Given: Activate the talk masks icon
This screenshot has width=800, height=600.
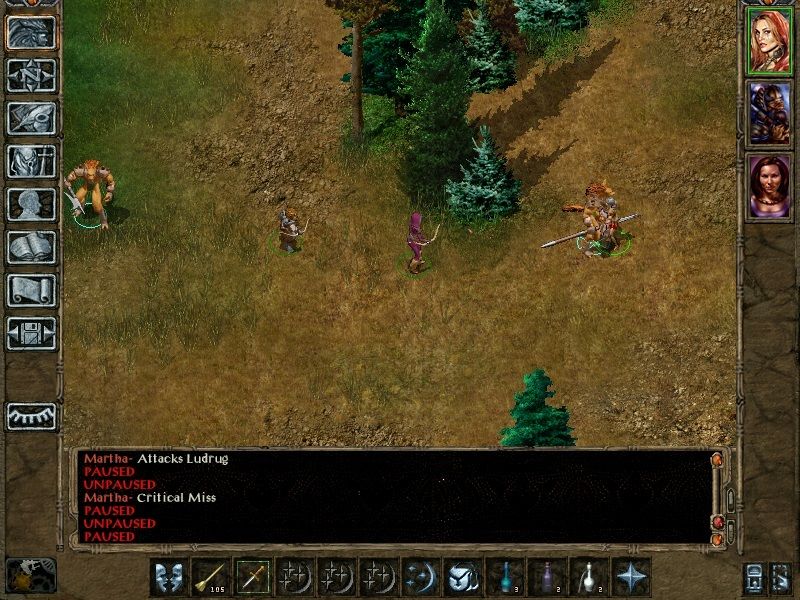Looking at the screenshot, I should coord(169,577).
